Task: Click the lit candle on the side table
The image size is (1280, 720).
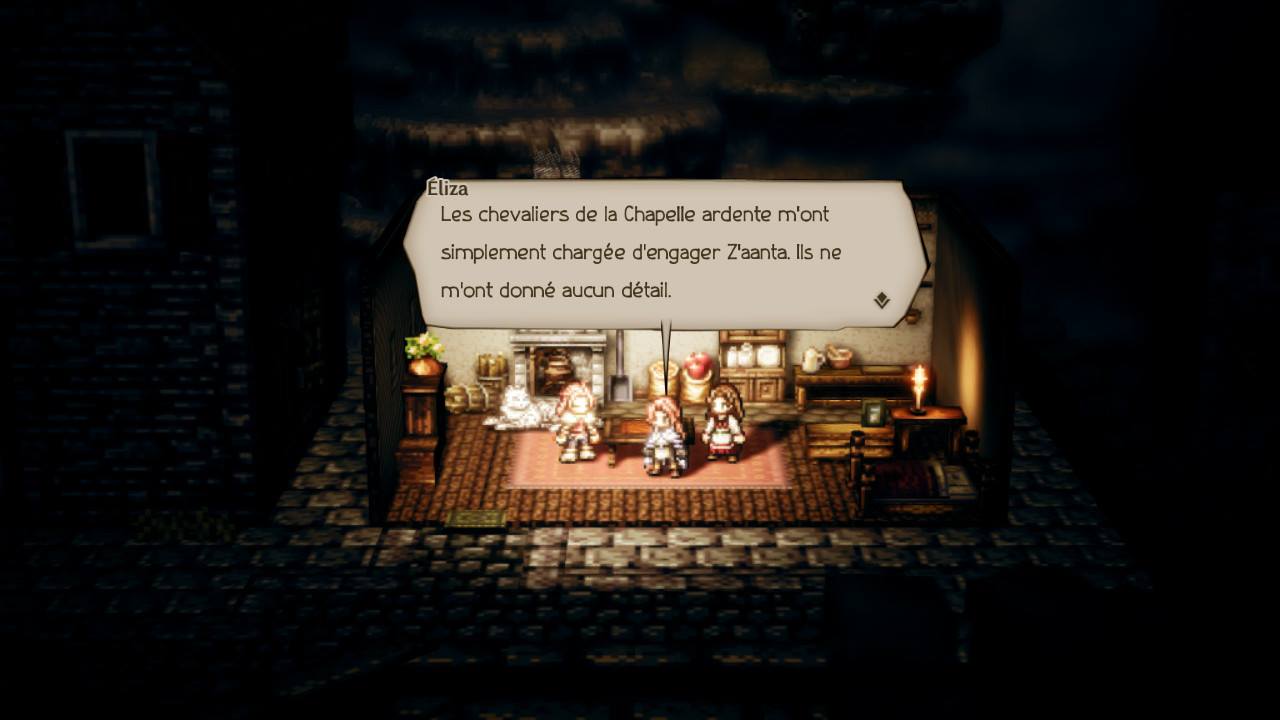Action: [917, 394]
